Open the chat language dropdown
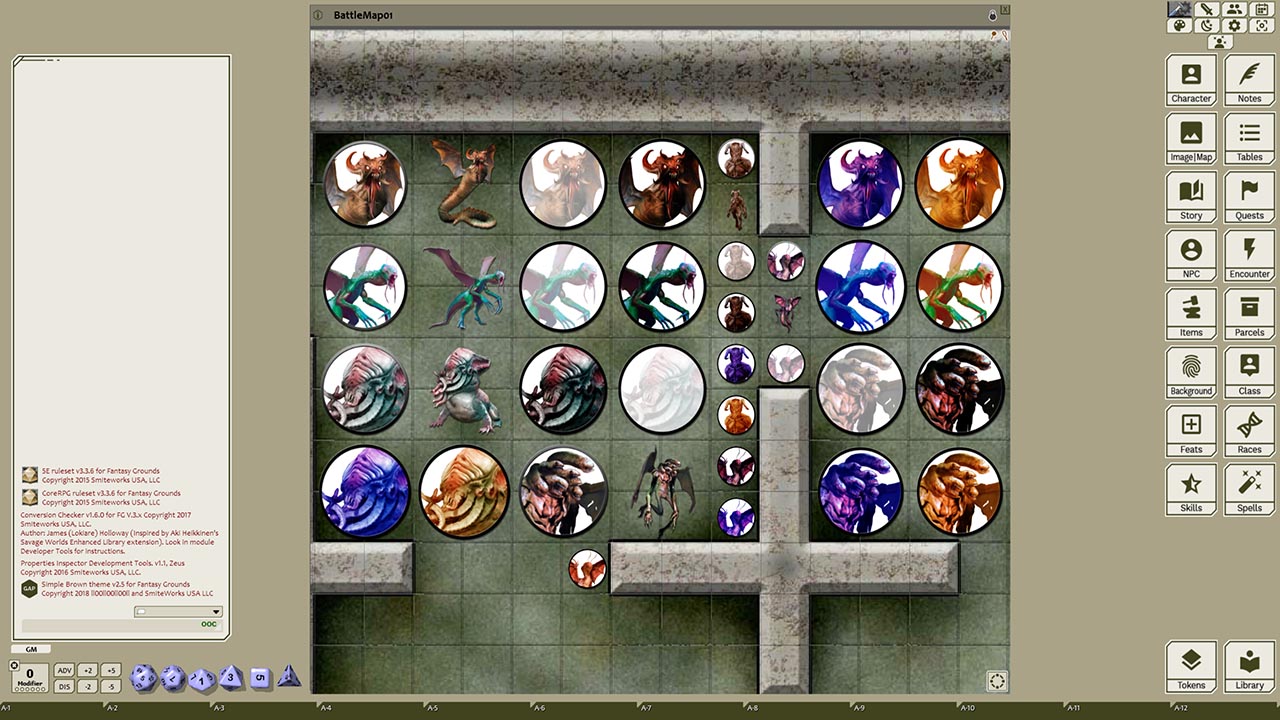 (x=214, y=611)
